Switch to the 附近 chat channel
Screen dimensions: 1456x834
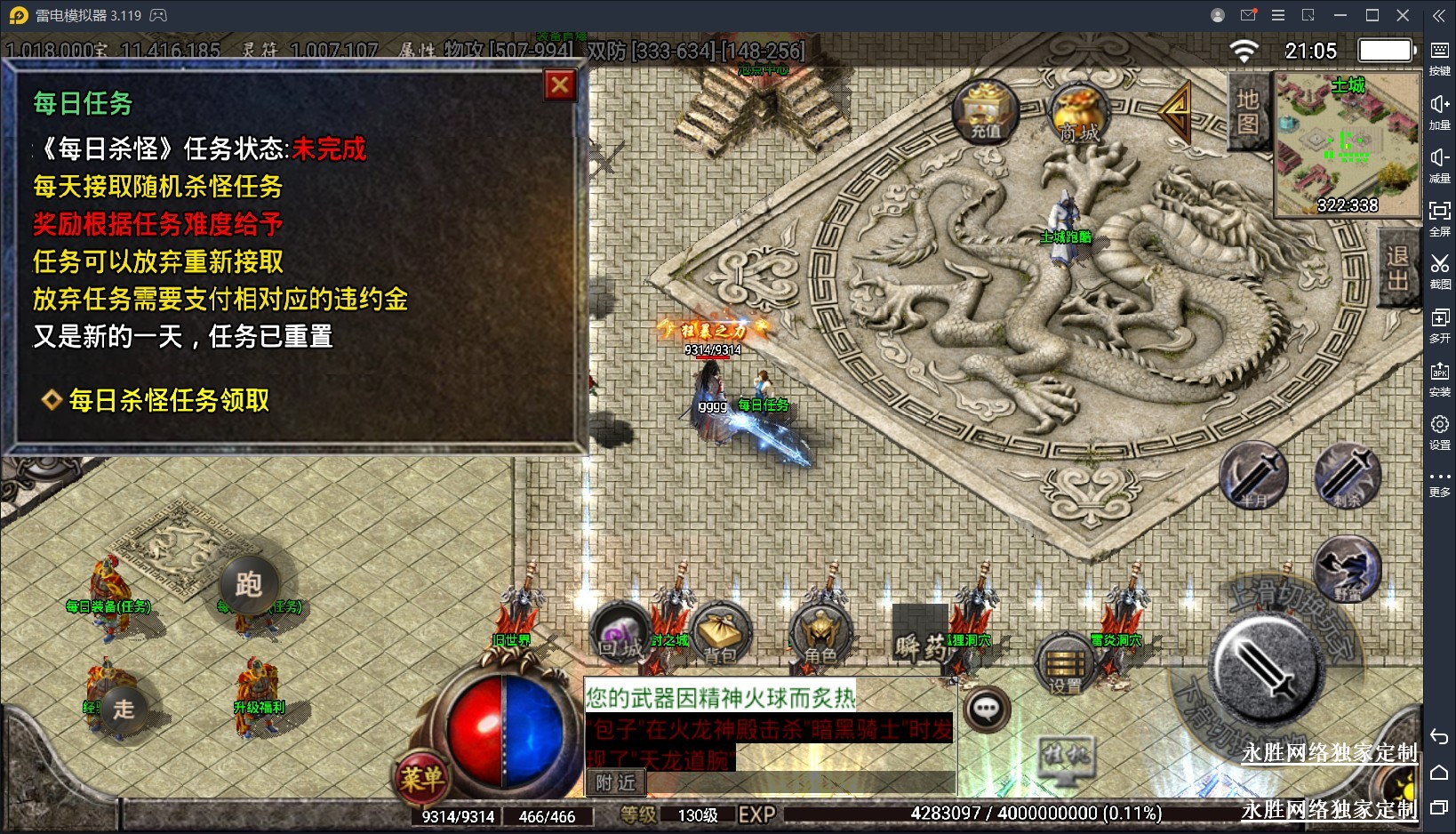[616, 782]
